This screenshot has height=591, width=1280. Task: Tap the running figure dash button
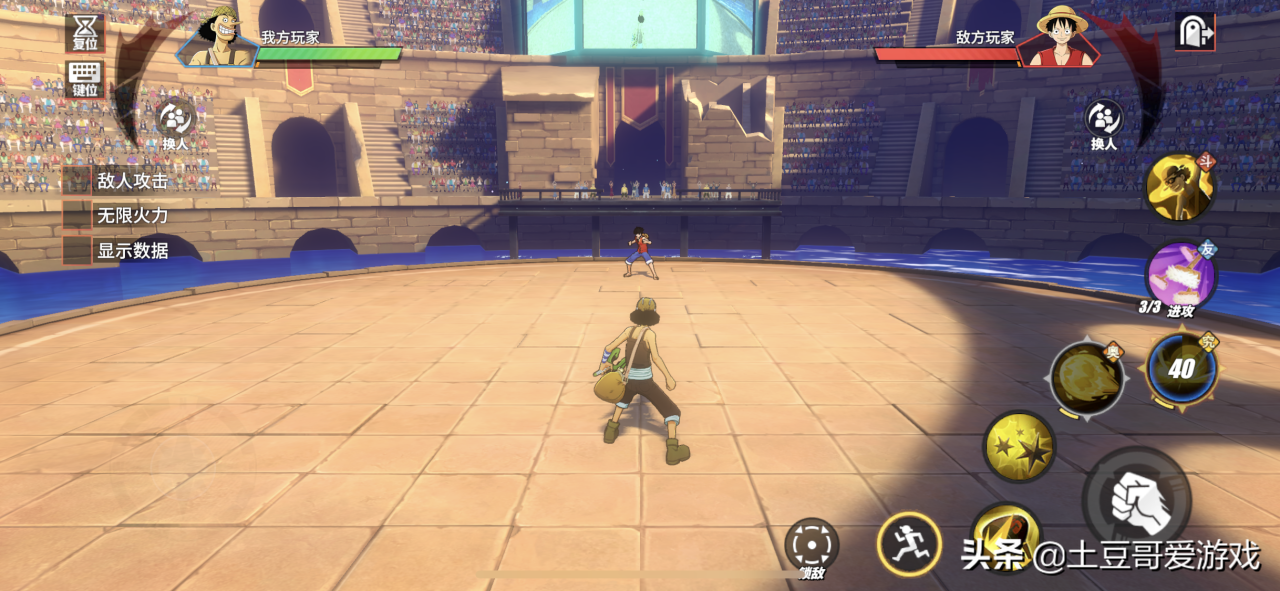(x=908, y=544)
